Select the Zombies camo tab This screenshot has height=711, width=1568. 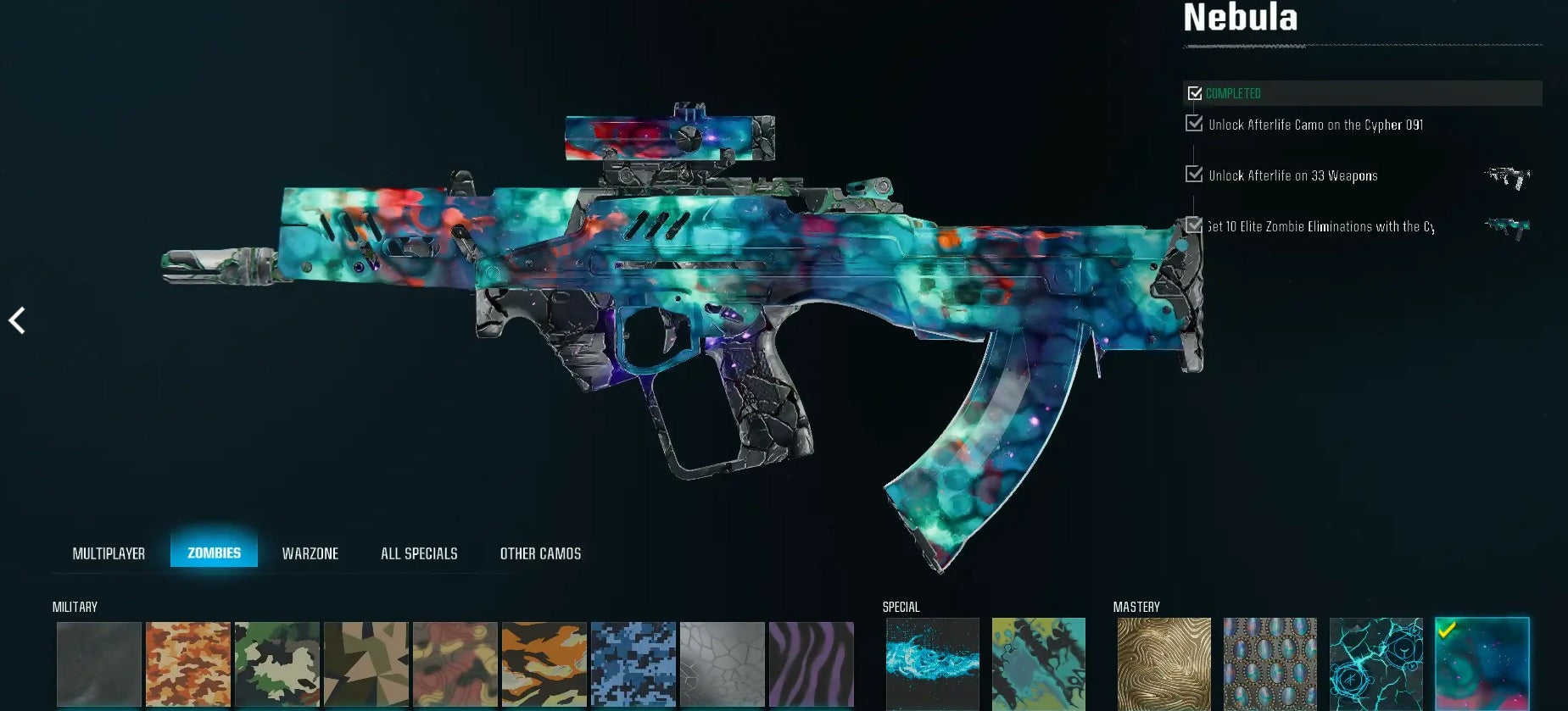(214, 553)
